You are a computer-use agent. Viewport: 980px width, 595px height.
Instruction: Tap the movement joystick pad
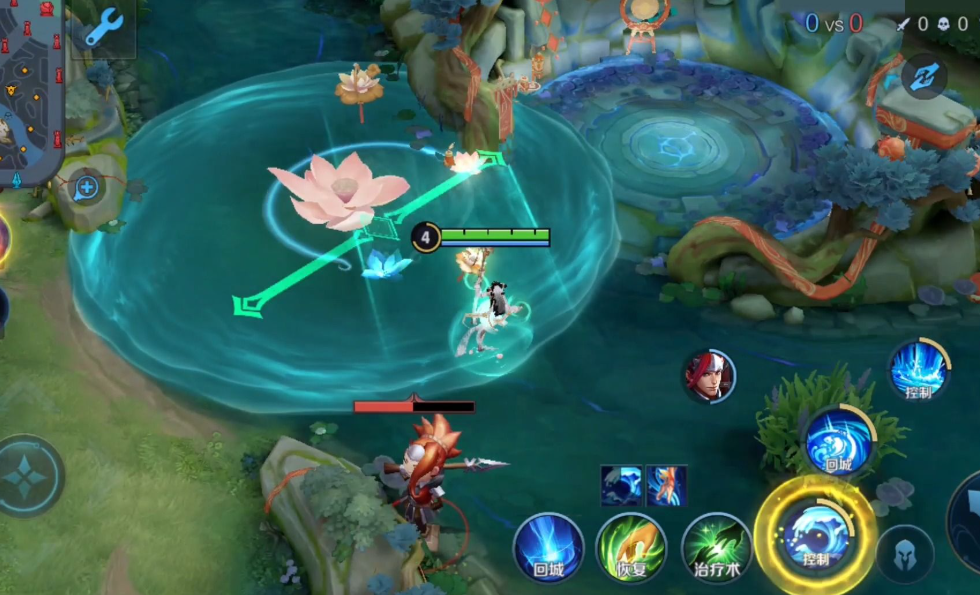(25, 476)
